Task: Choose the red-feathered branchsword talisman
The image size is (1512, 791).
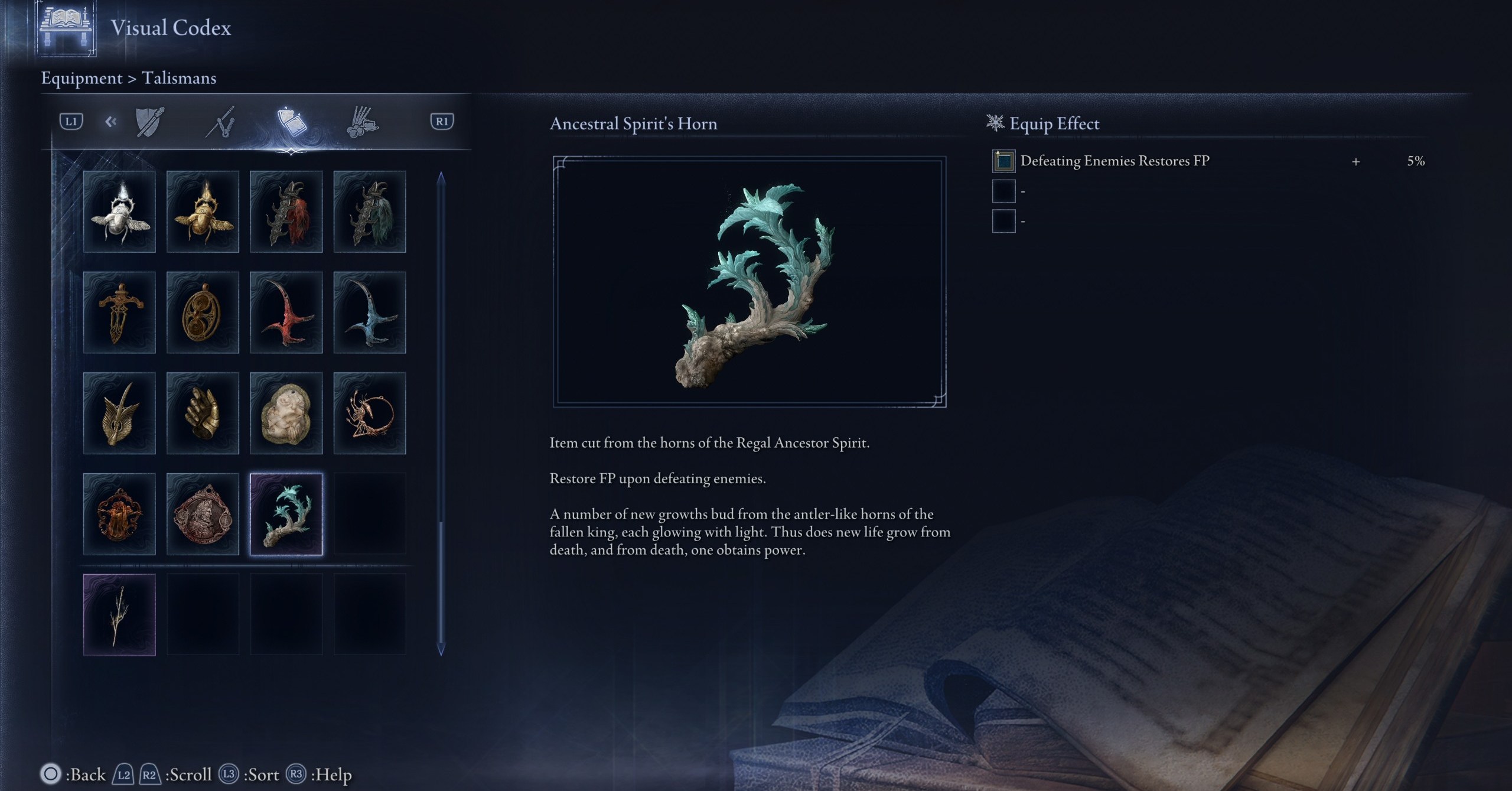Action: [x=286, y=211]
